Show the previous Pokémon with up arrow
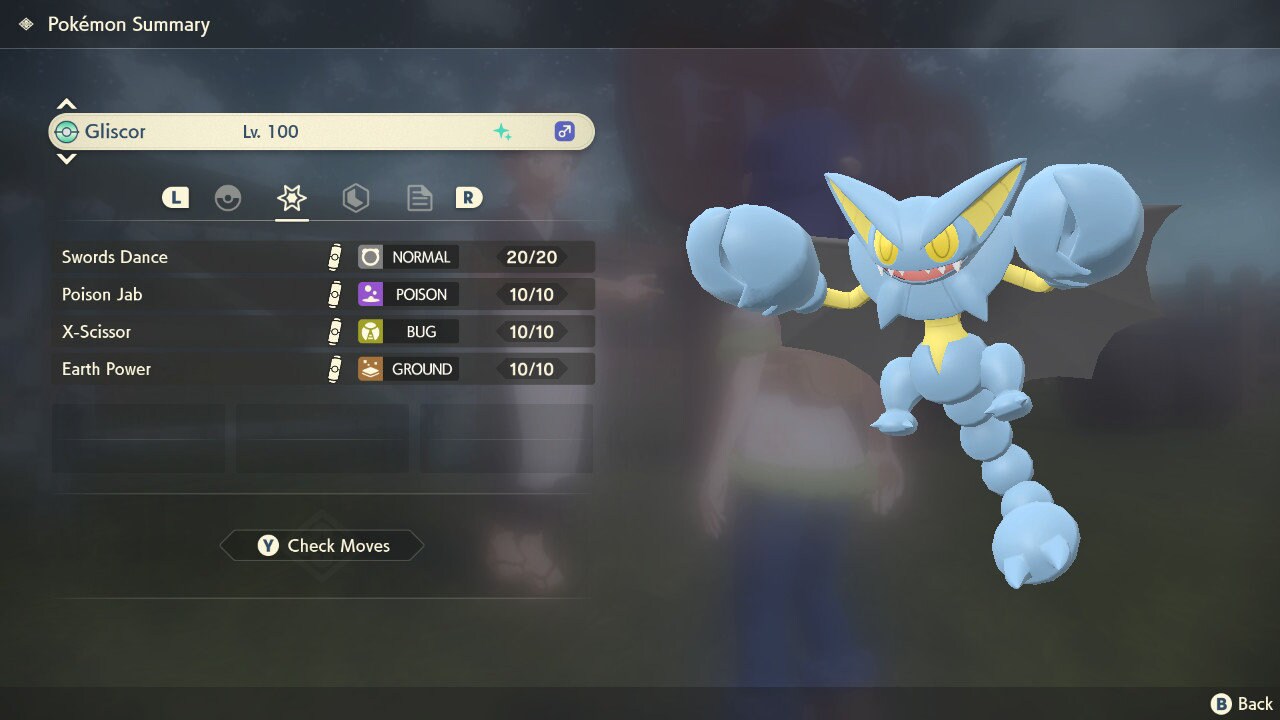The image size is (1280, 720). 66,105
